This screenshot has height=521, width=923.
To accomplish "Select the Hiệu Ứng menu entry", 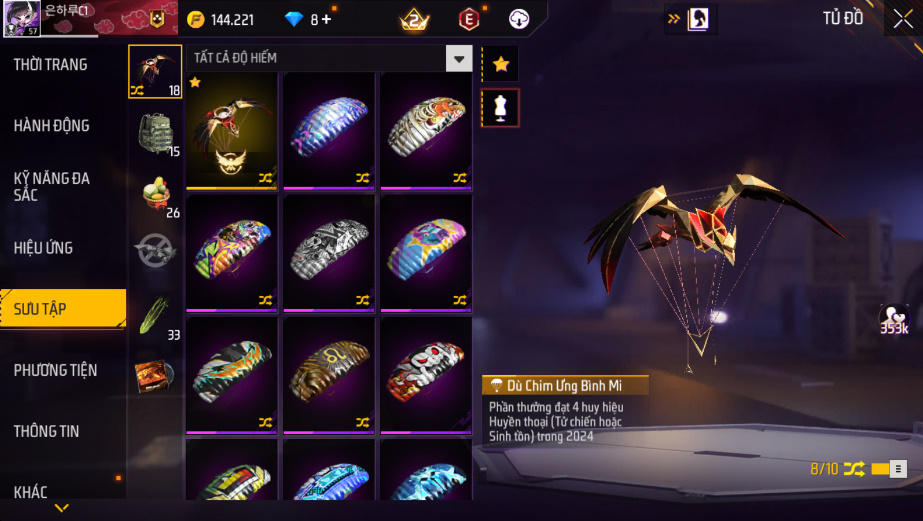I will 43,247.
